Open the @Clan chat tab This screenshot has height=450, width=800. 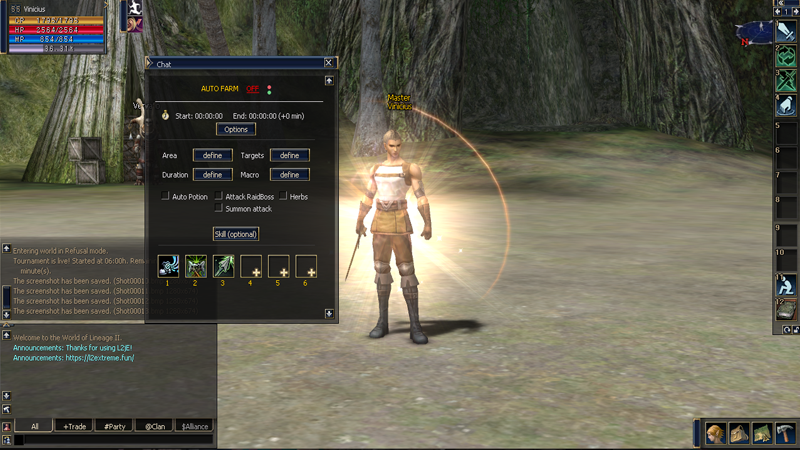coord(154,426)
